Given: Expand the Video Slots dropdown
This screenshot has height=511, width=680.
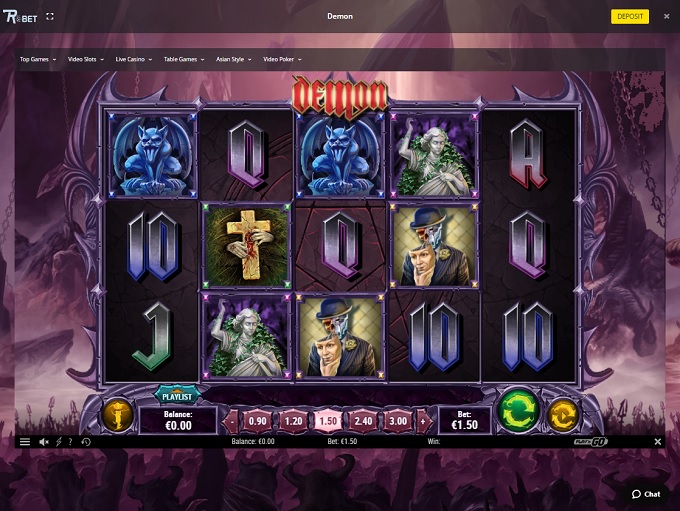Looking at the screenshot, I should point(89,59).
